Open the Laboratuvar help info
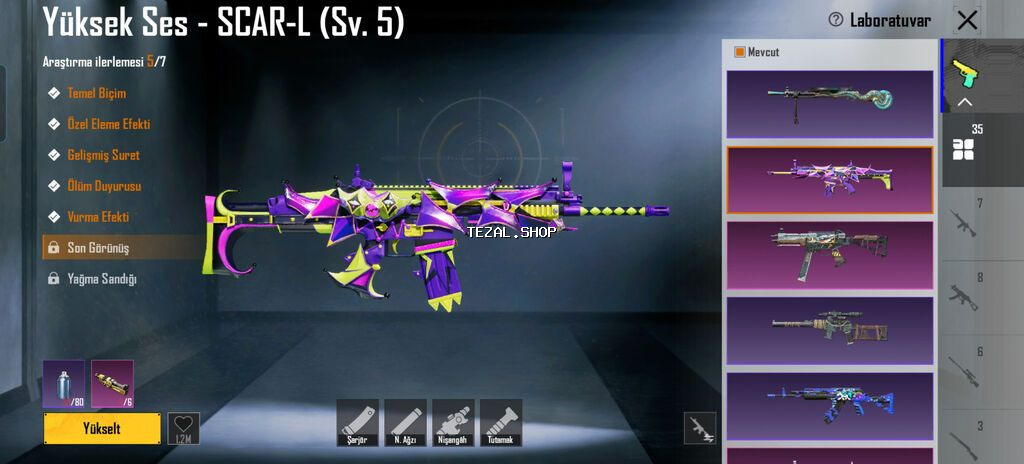Image resolution: width=1024 pixels, height=464 pixels. pos(836,20)
